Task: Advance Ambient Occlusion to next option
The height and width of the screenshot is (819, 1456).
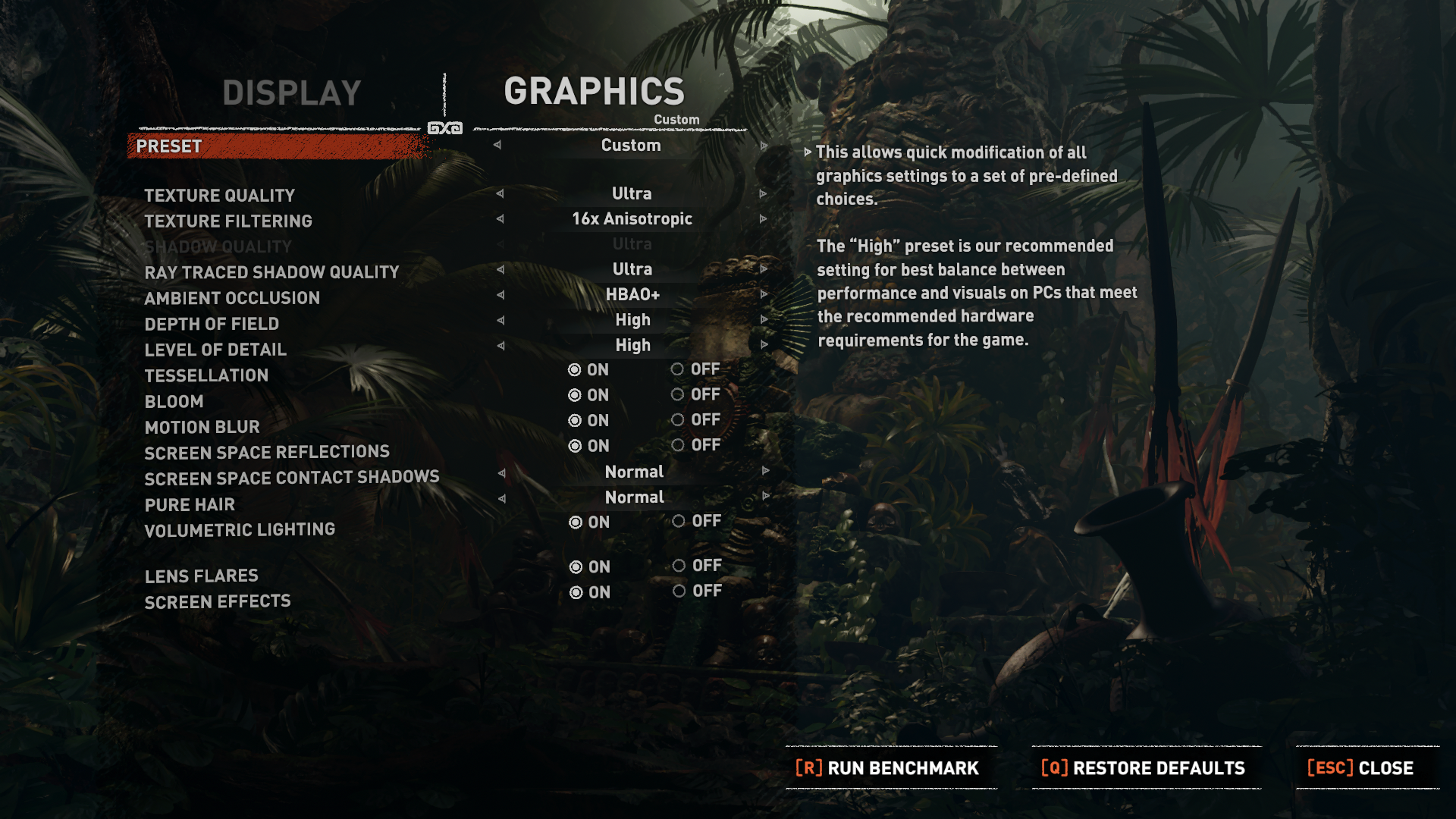Action: pos(764,294)
